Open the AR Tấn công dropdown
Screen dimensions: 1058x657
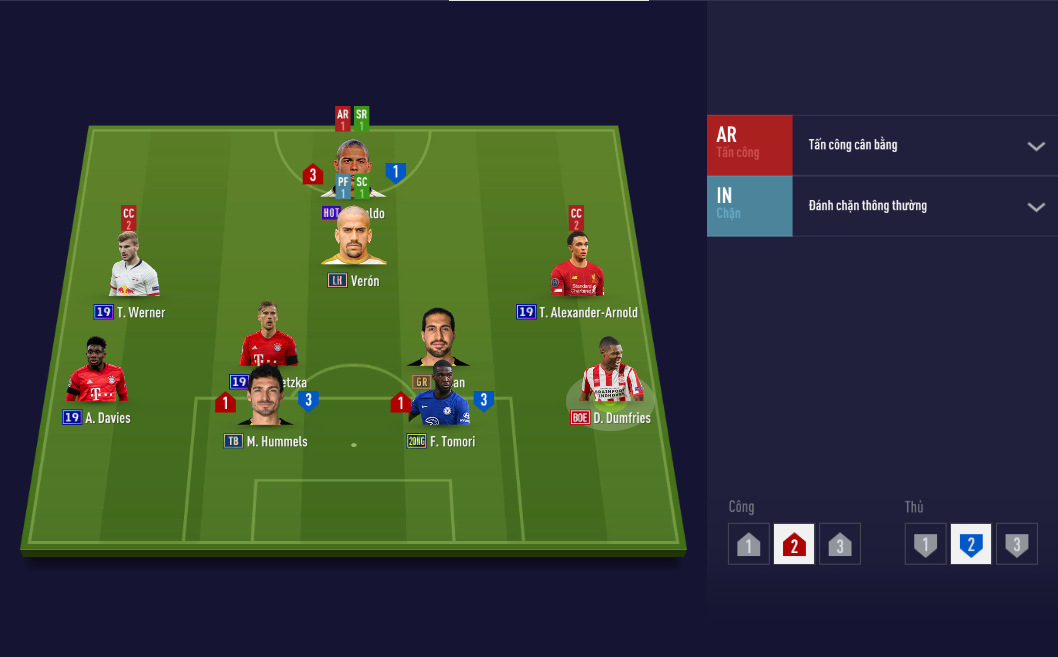coord(1035,146)
